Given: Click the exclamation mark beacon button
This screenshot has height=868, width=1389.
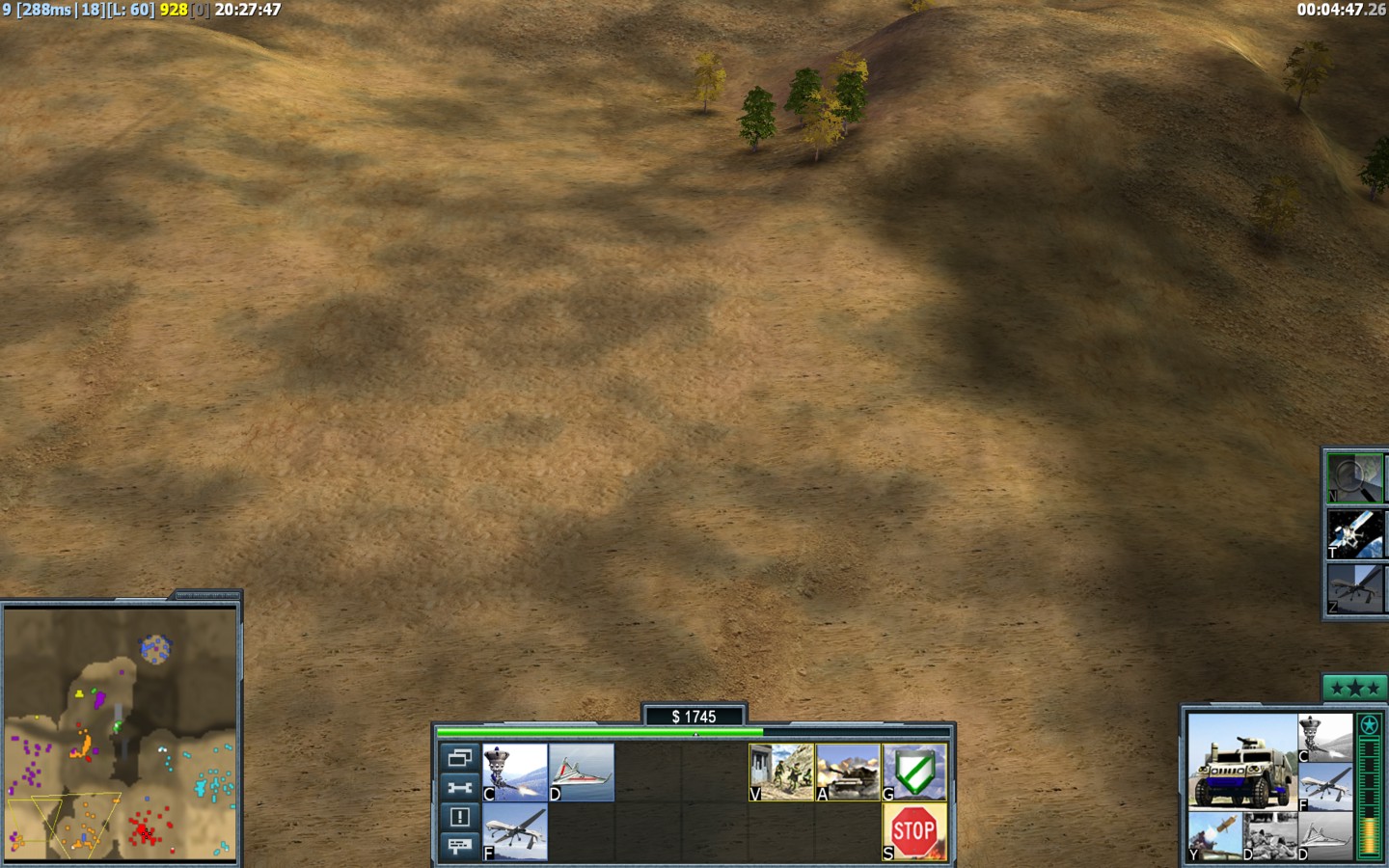Looking at the screenshot, I should [459, 817].
